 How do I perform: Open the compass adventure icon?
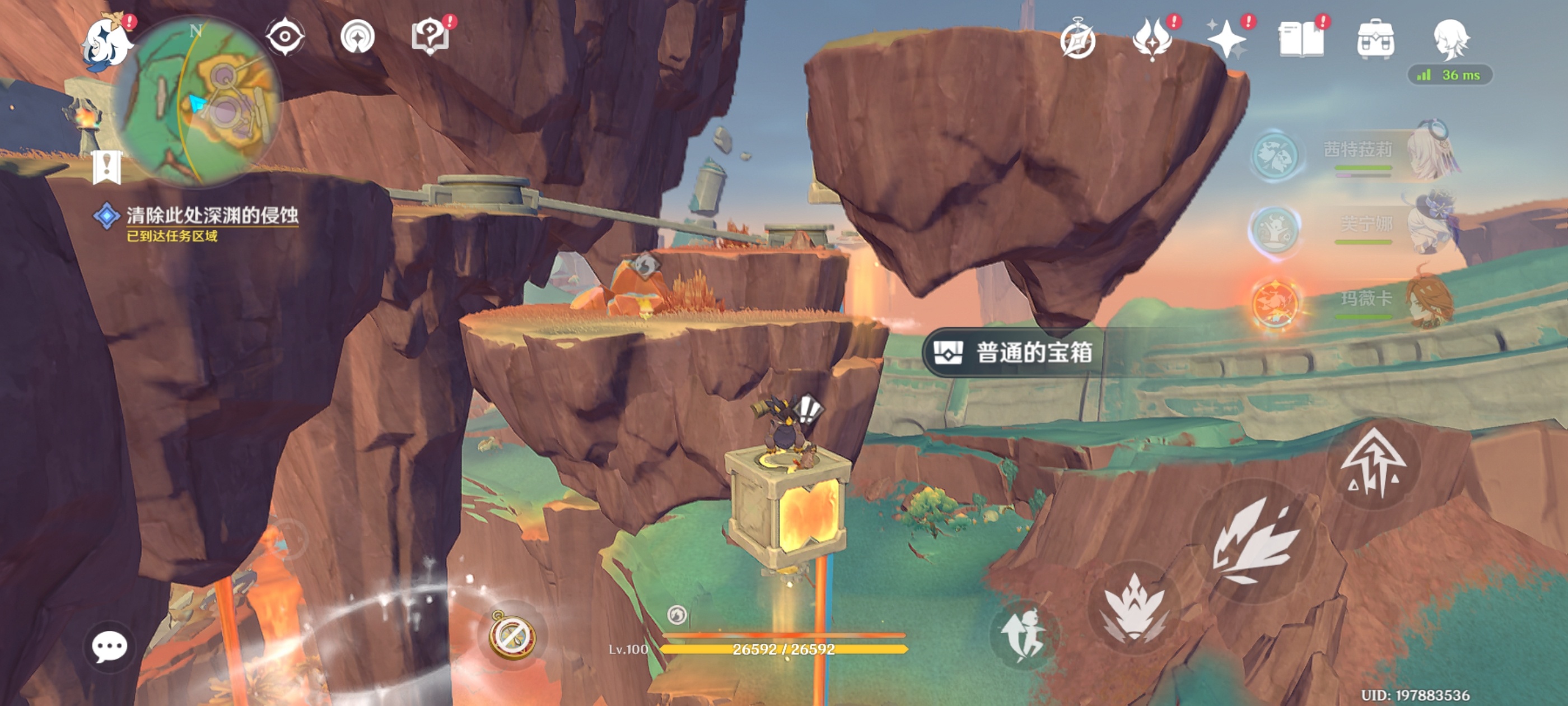pos(1077,40)
